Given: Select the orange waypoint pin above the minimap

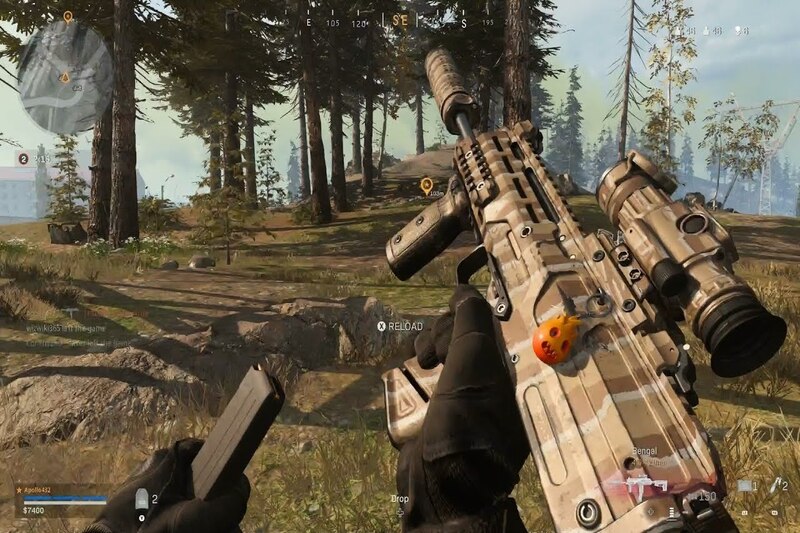Looking at the screenshot, I should click(67, 16).
